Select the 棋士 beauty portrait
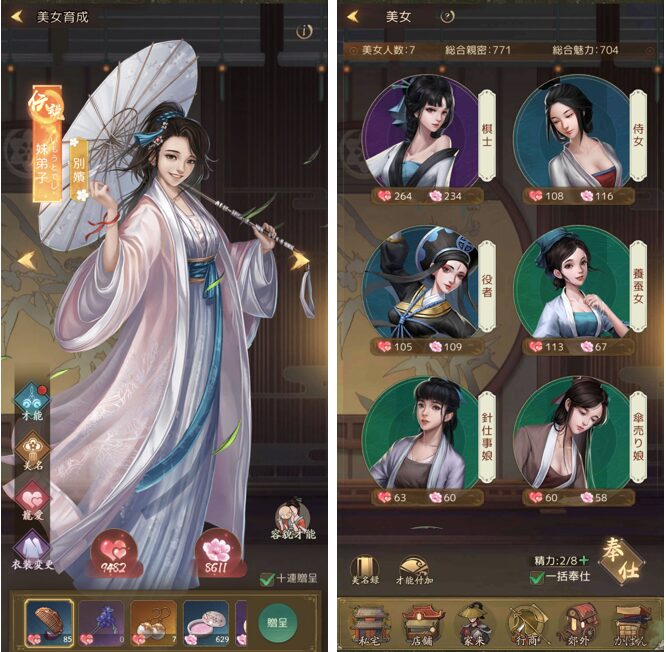The width and height of the screenshot is (666, 652). [x=420, y=132]
